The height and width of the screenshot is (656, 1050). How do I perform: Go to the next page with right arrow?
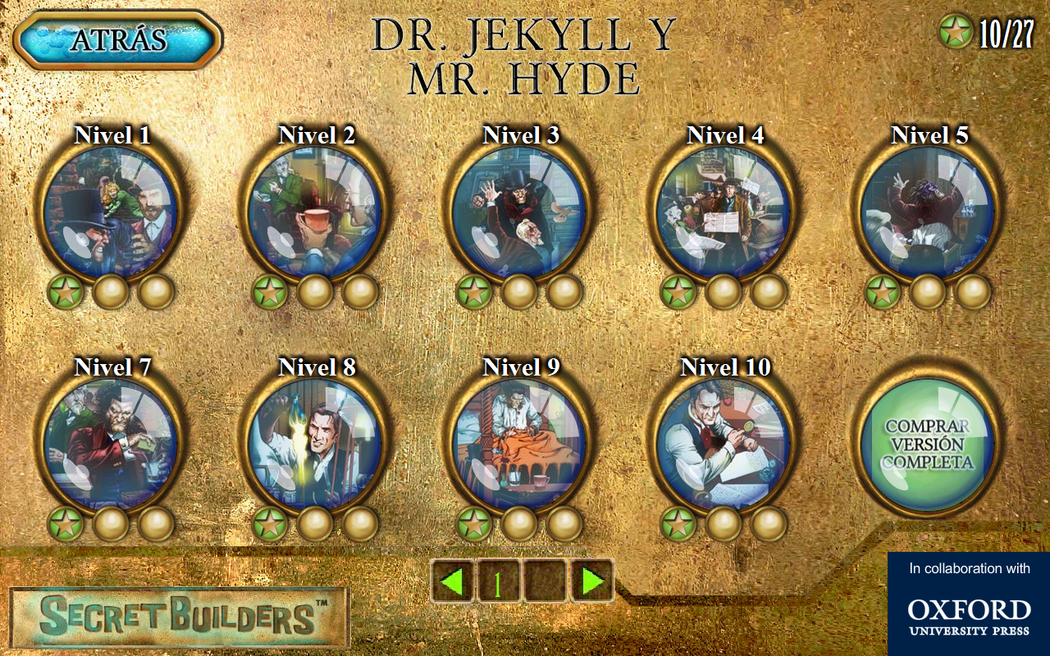(x=592, y=580)
